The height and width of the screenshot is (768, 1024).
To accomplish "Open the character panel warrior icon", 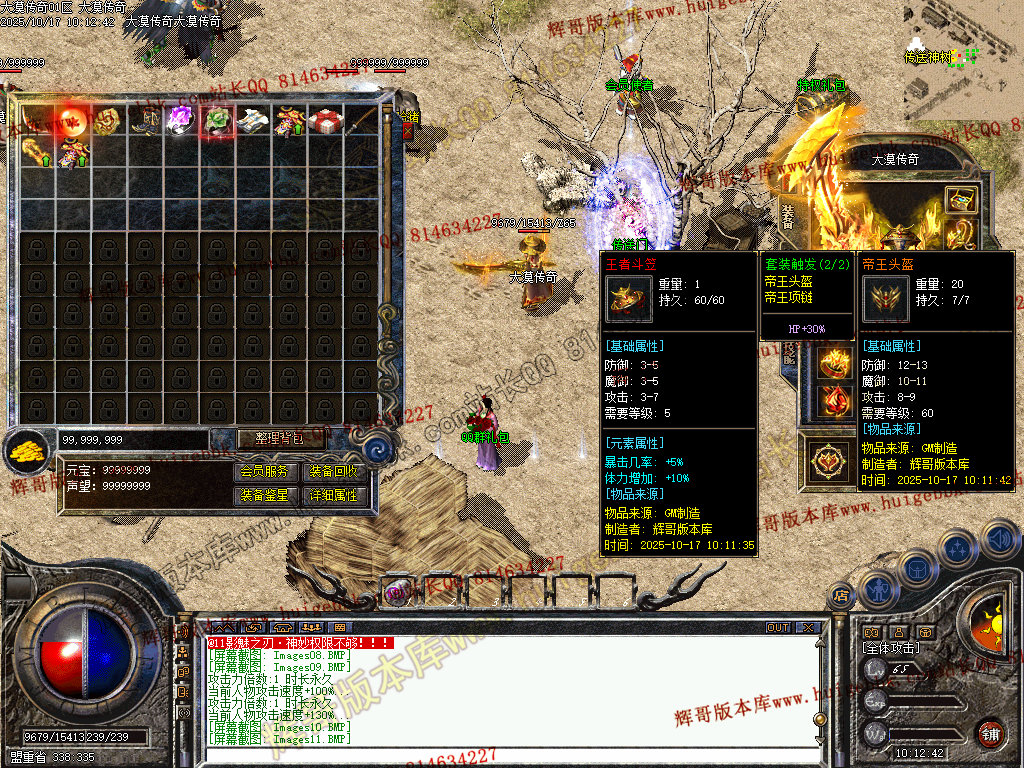I will click(877, 588).
